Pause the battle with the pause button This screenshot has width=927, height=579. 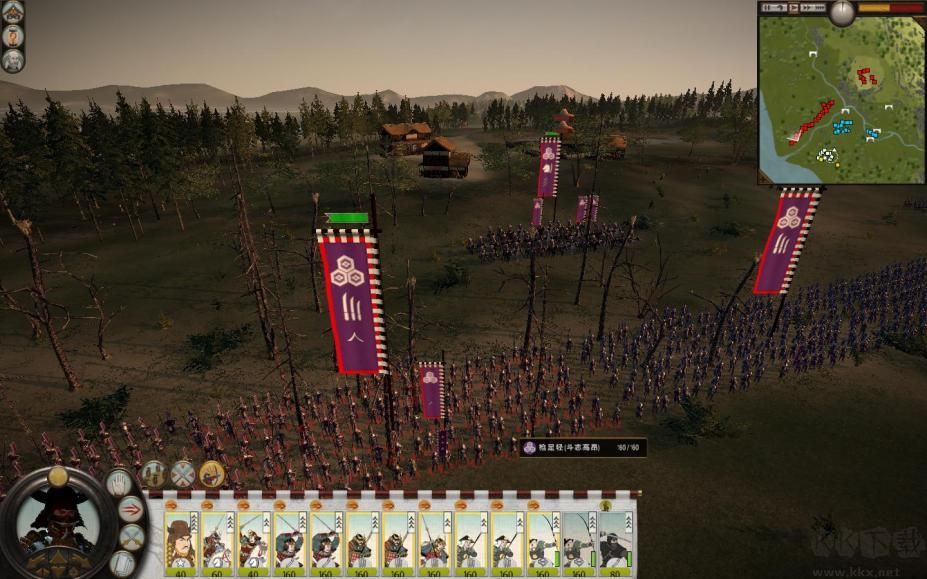coord(768,7)
